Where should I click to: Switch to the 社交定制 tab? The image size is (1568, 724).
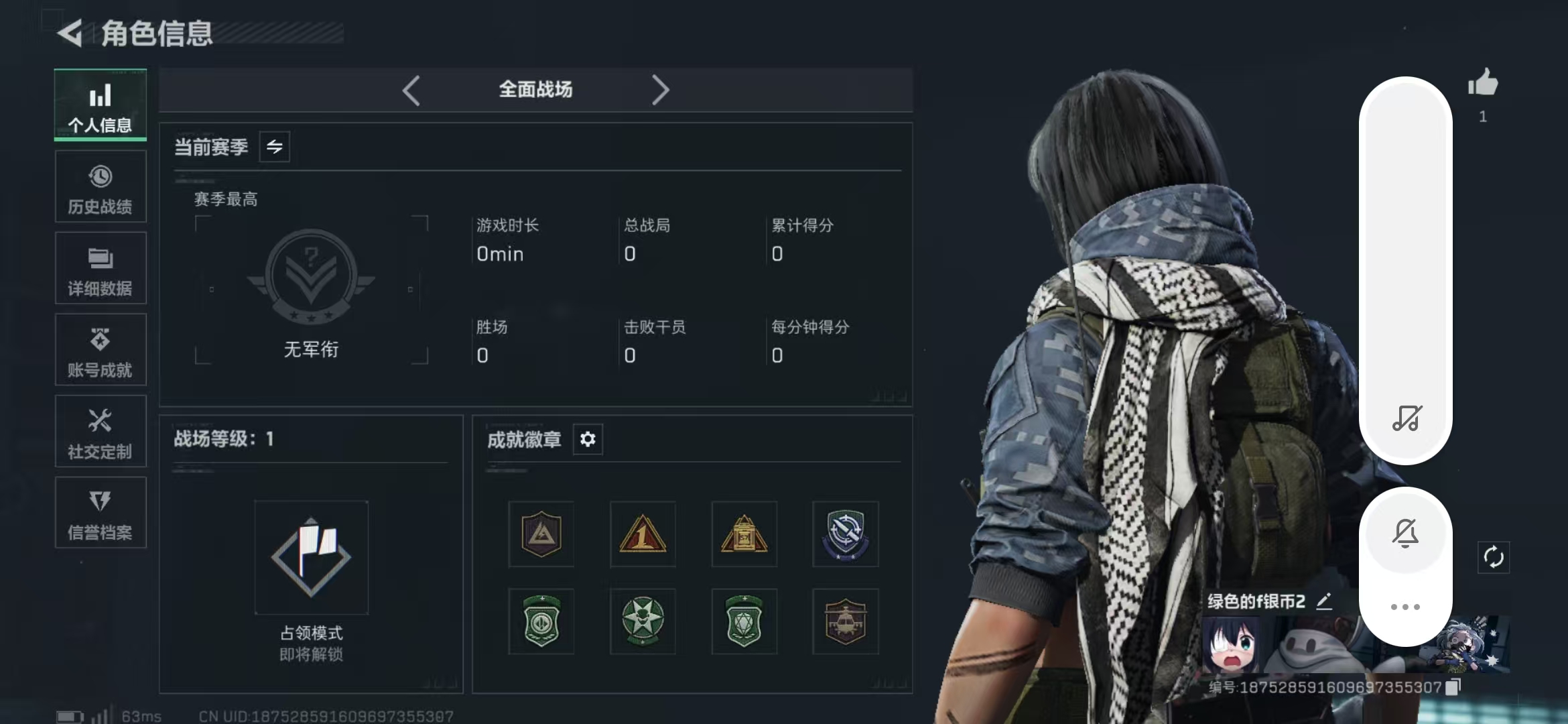pyautogui.click(x=101, y=432)
